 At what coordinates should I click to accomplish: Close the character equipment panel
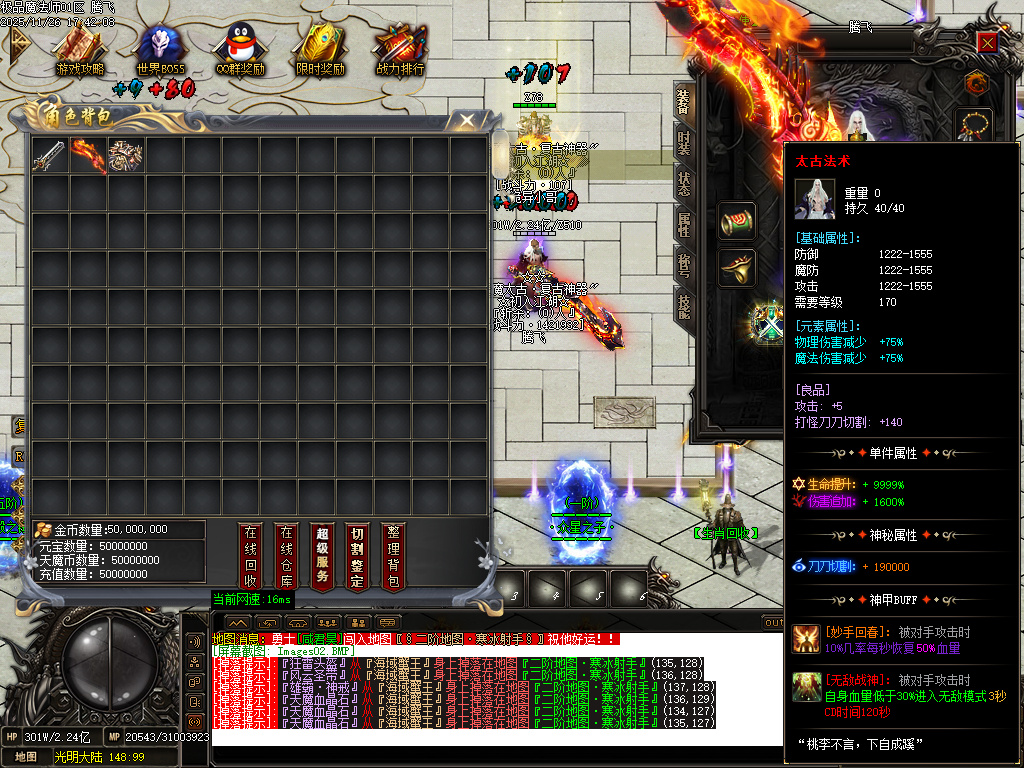[987, 42]
